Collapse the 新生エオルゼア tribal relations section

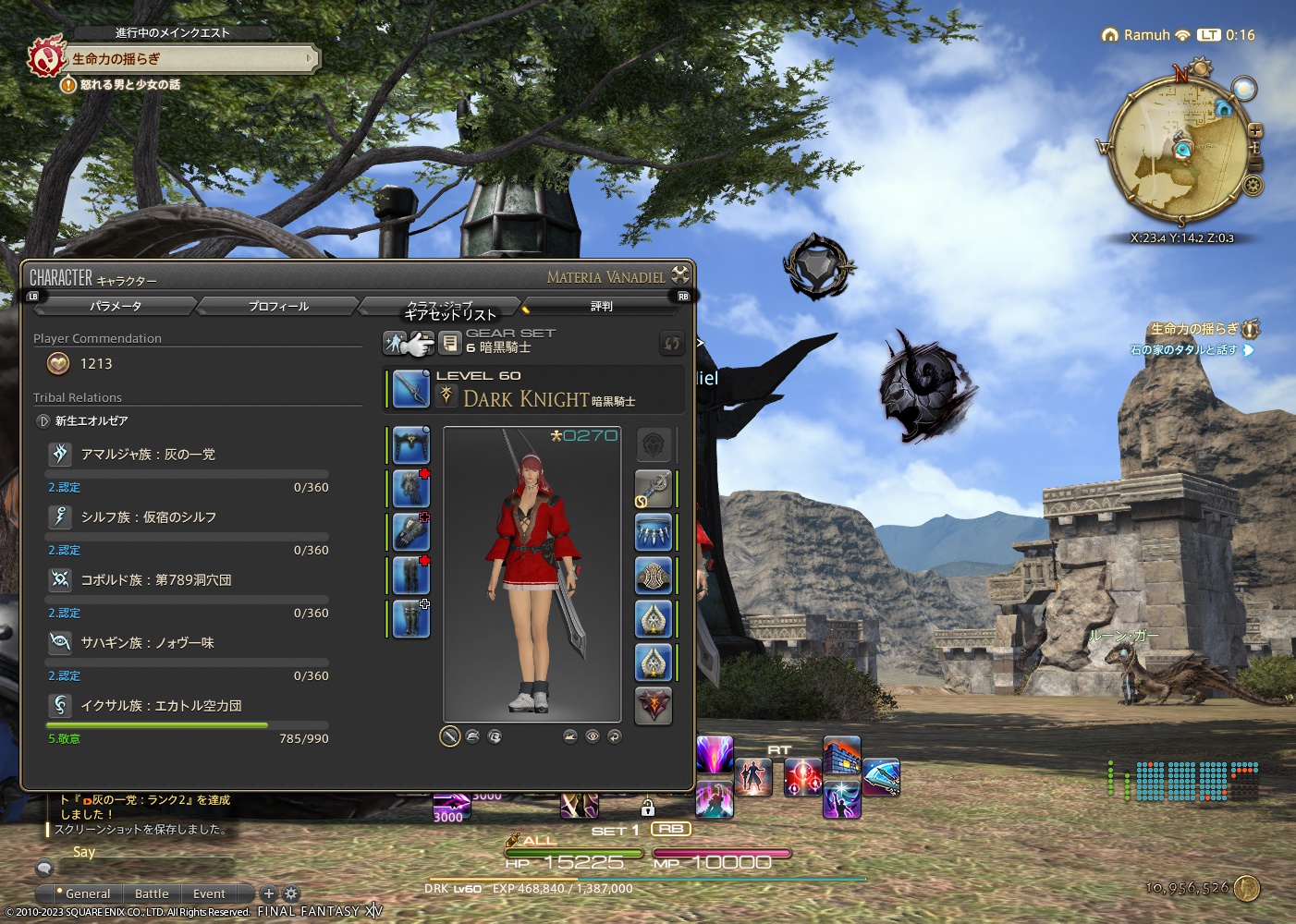pos(43,420)
